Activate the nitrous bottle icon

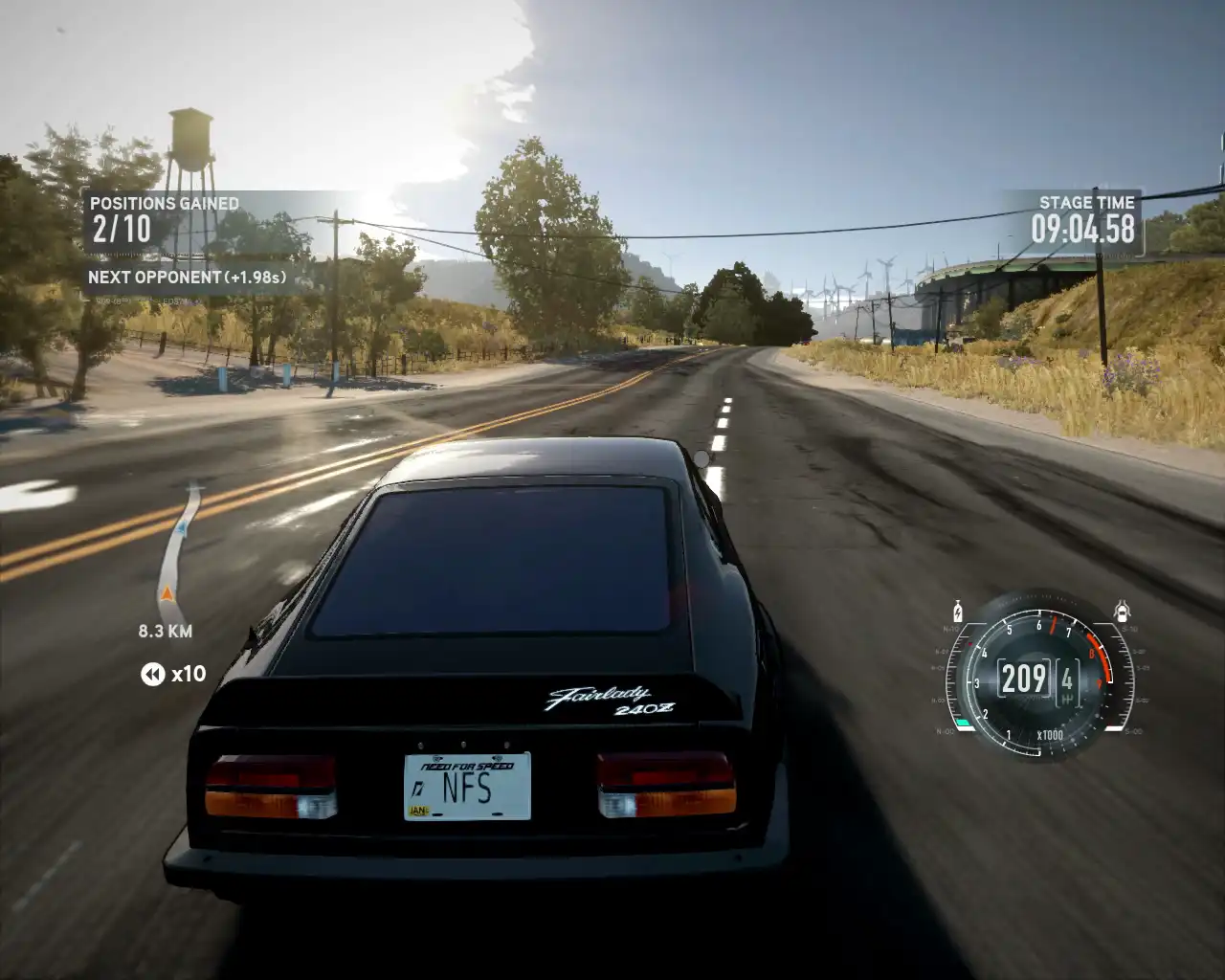coord(956,612)
